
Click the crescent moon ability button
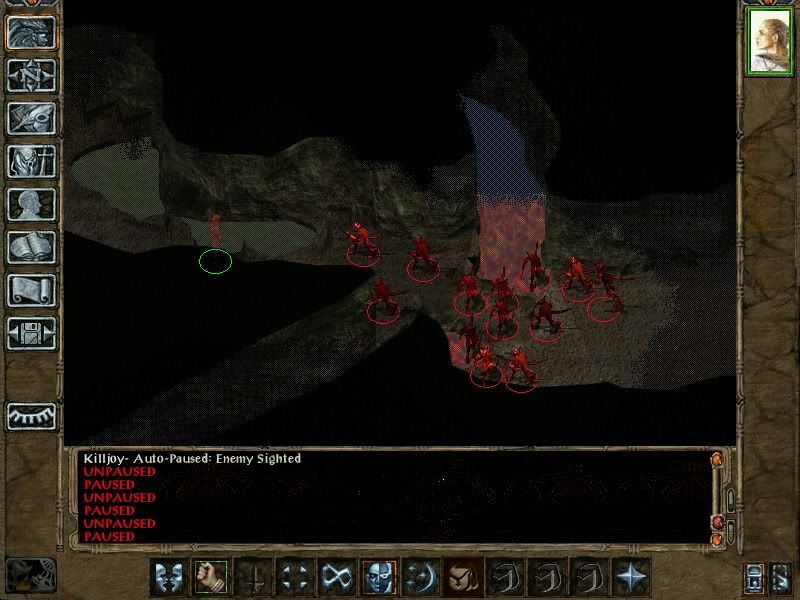tap(421, 576)
